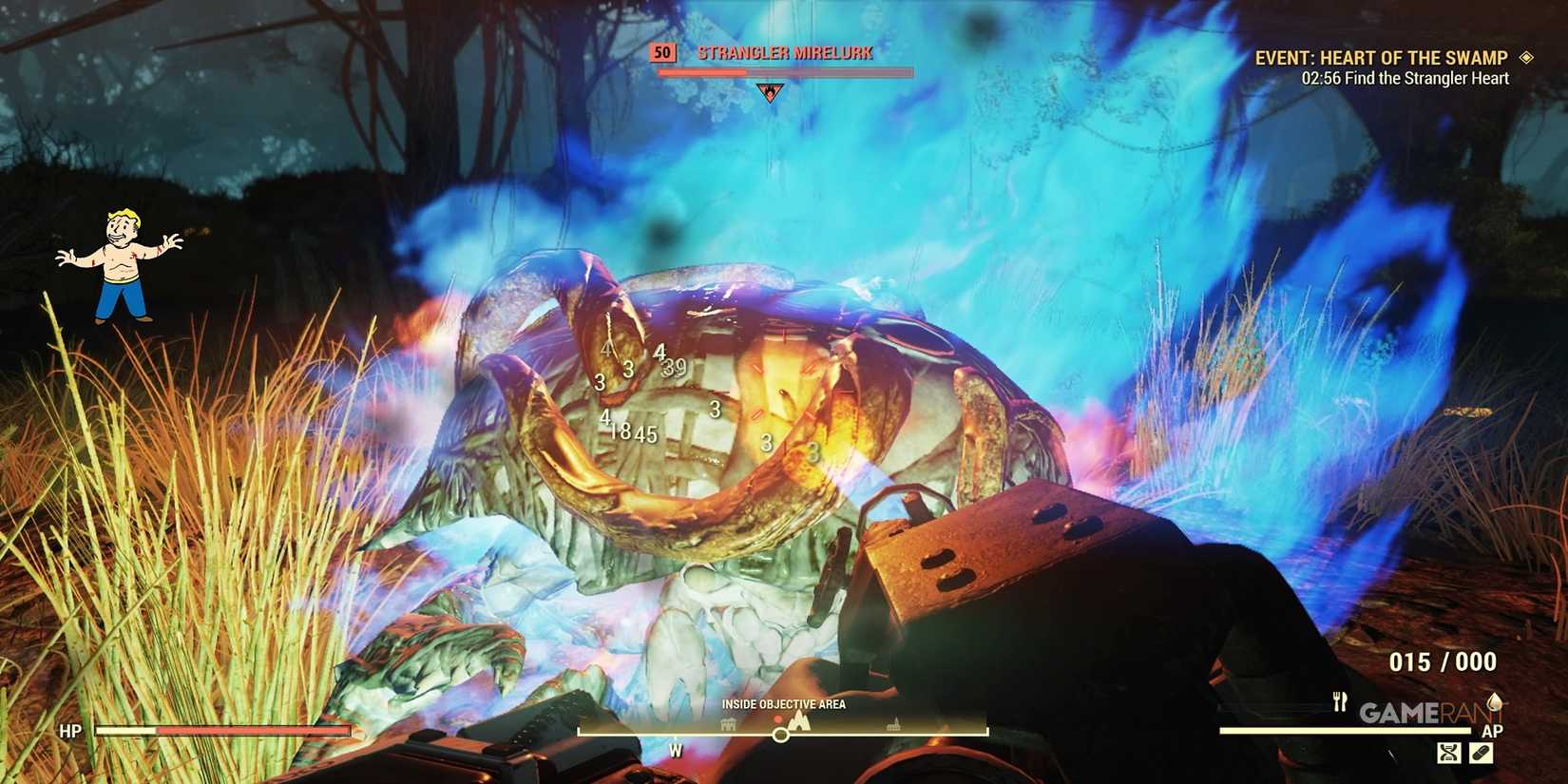This screenshot has width=1568, height=784.
Task: Click the mountain objective marker on compass
Action: tap(799, 720)
